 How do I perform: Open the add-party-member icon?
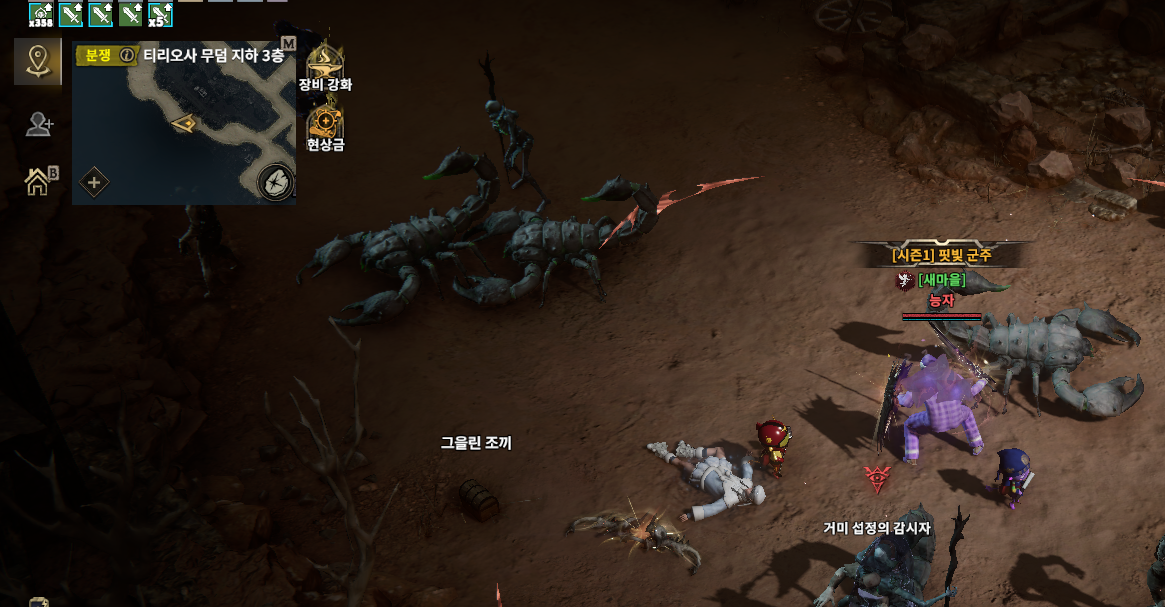pyautogui.click(x=39, y=124)
